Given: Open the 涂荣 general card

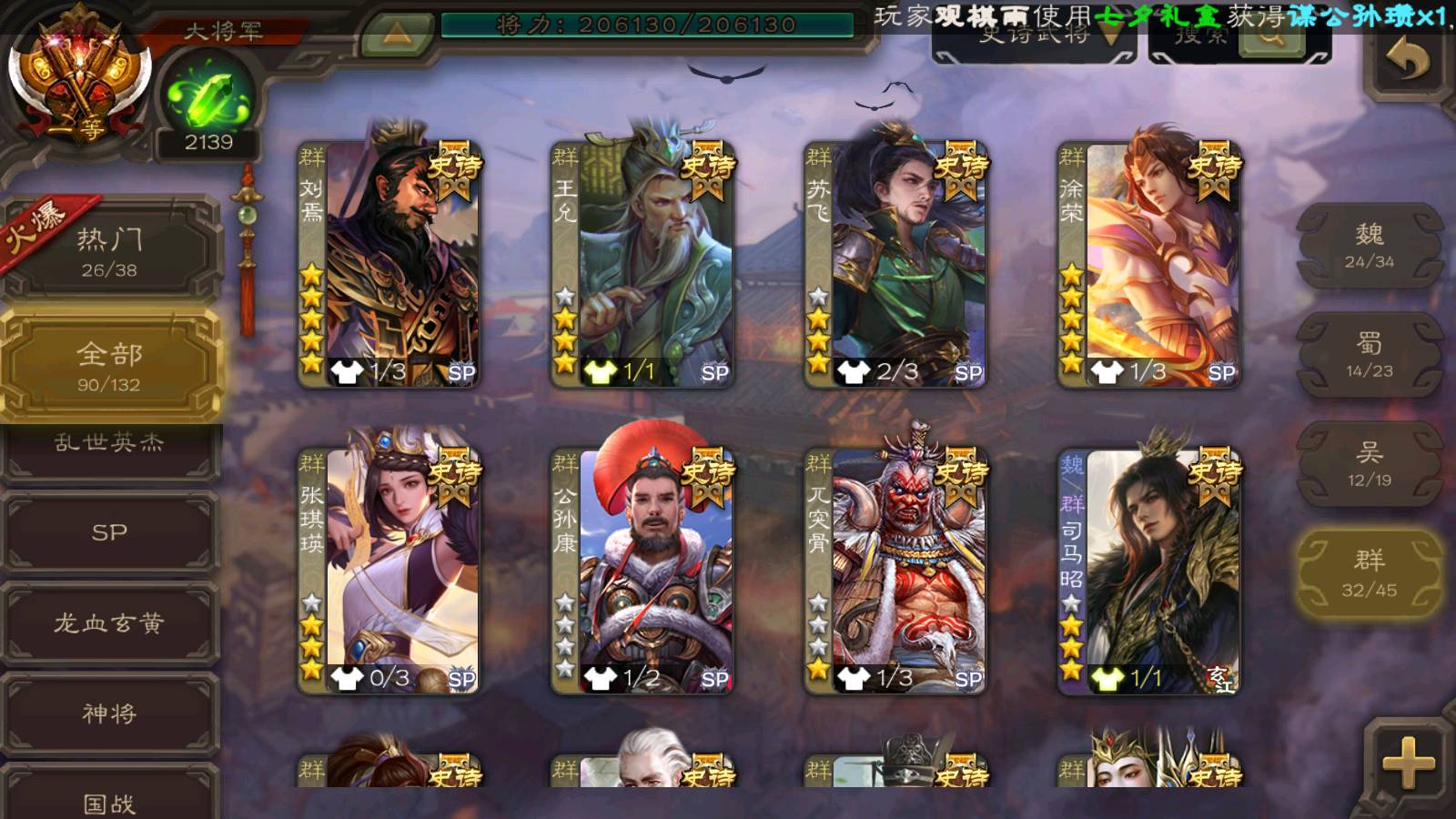Looking at the screenshot, I should coord(1149,264).
